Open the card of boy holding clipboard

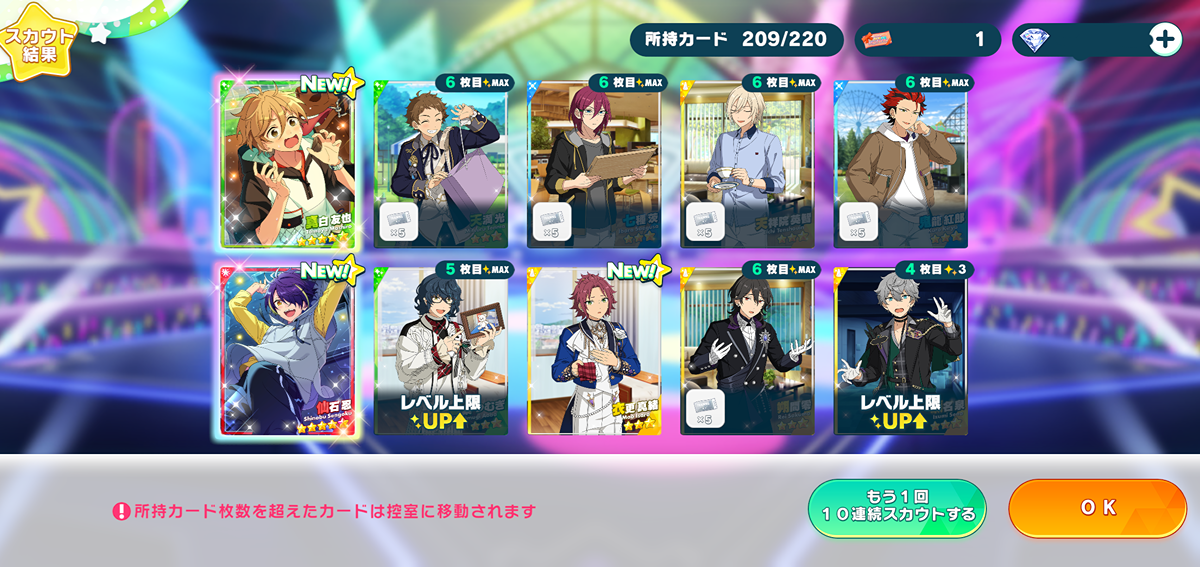594,163
